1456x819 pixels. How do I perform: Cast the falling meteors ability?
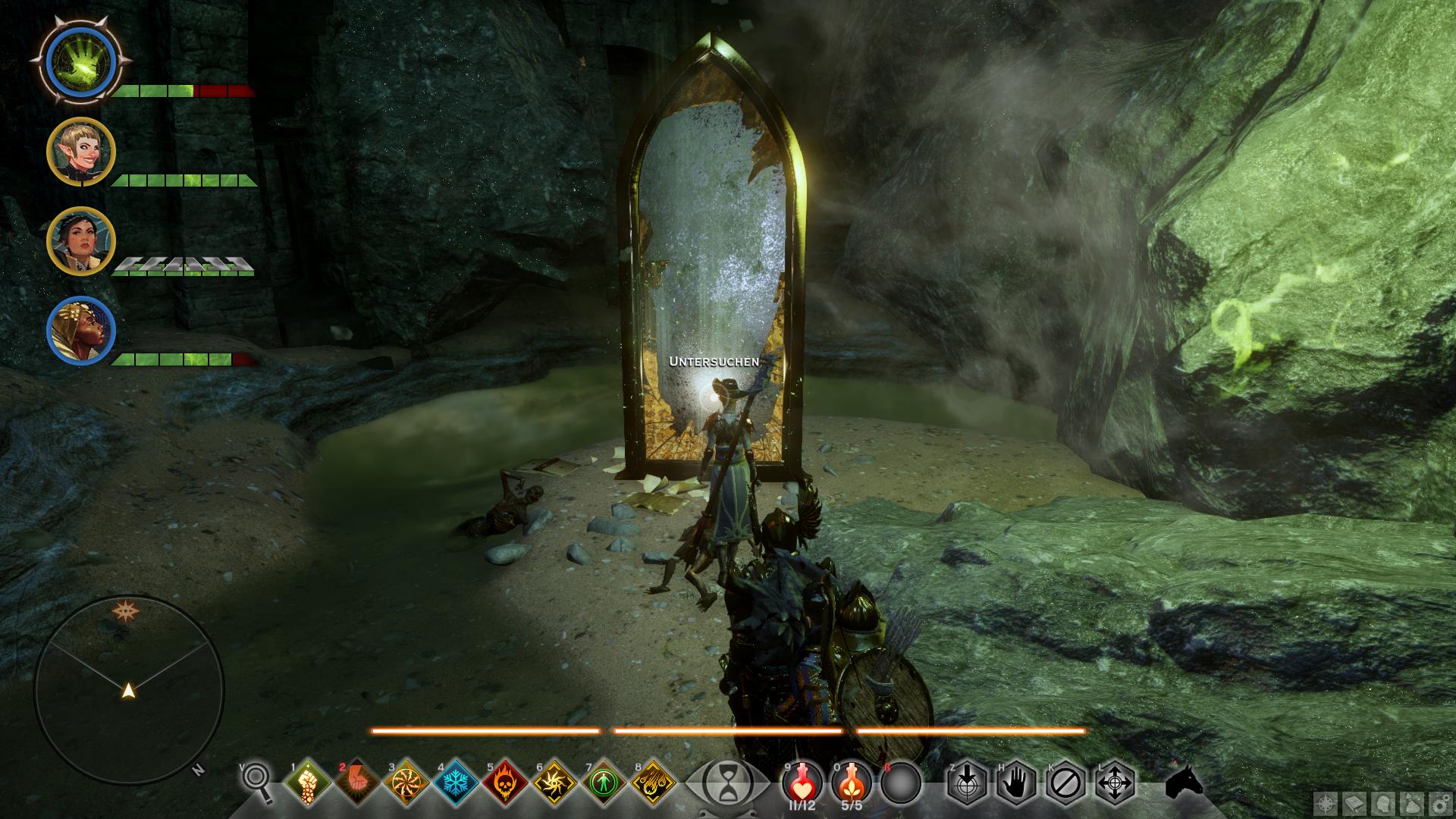(x=654, y=783)
